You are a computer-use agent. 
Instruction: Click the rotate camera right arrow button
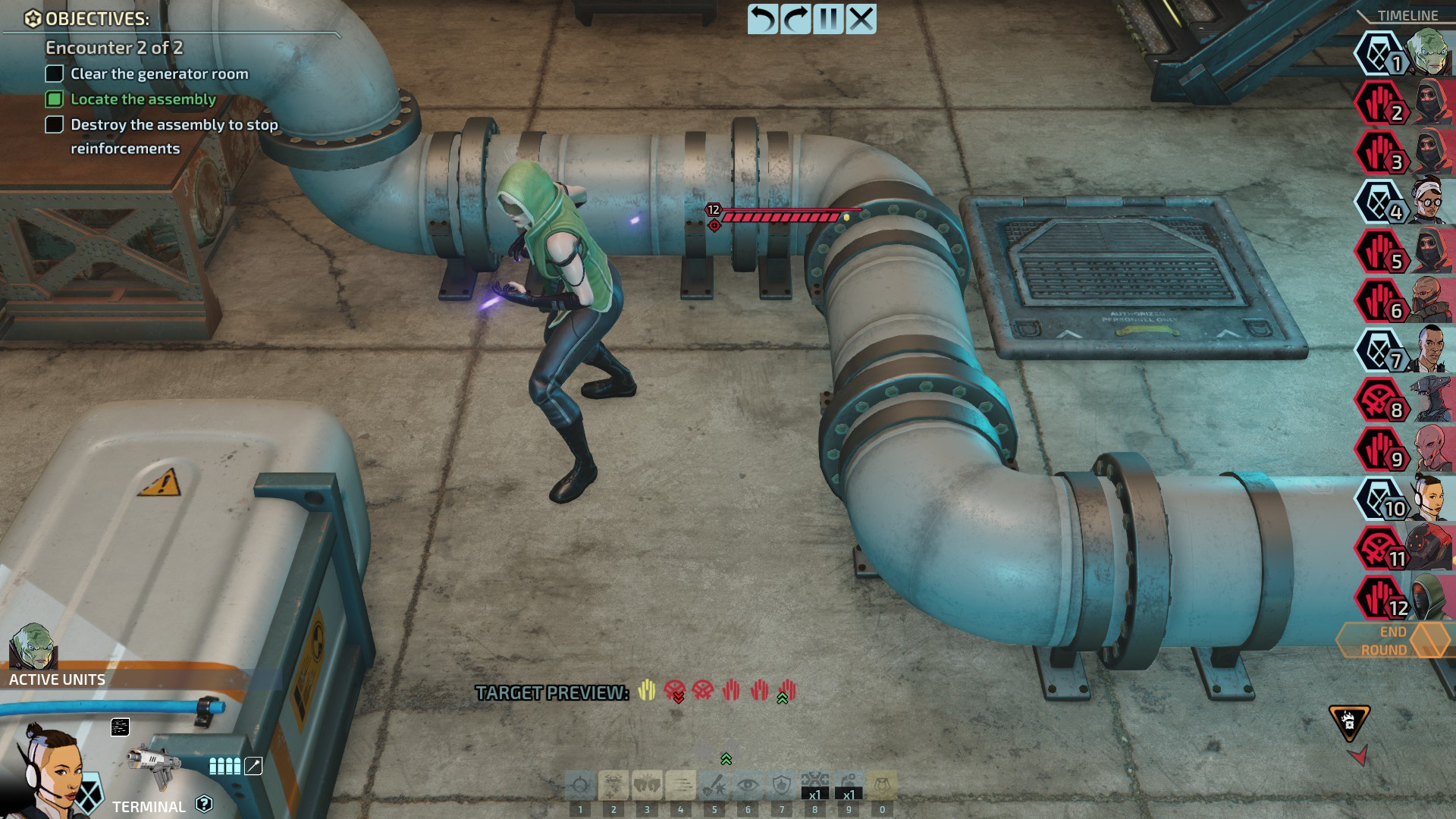(795, 19)
